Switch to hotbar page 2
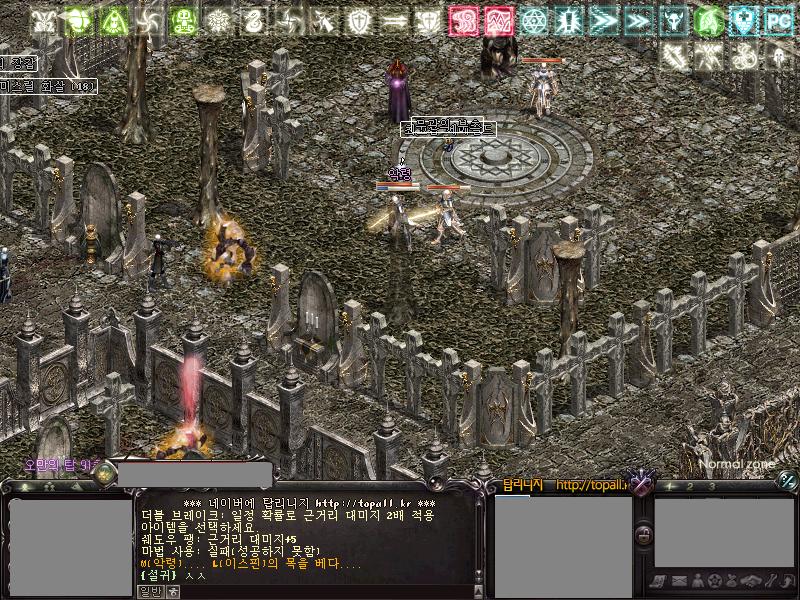The image size is (800, 600). pos(691,486)
